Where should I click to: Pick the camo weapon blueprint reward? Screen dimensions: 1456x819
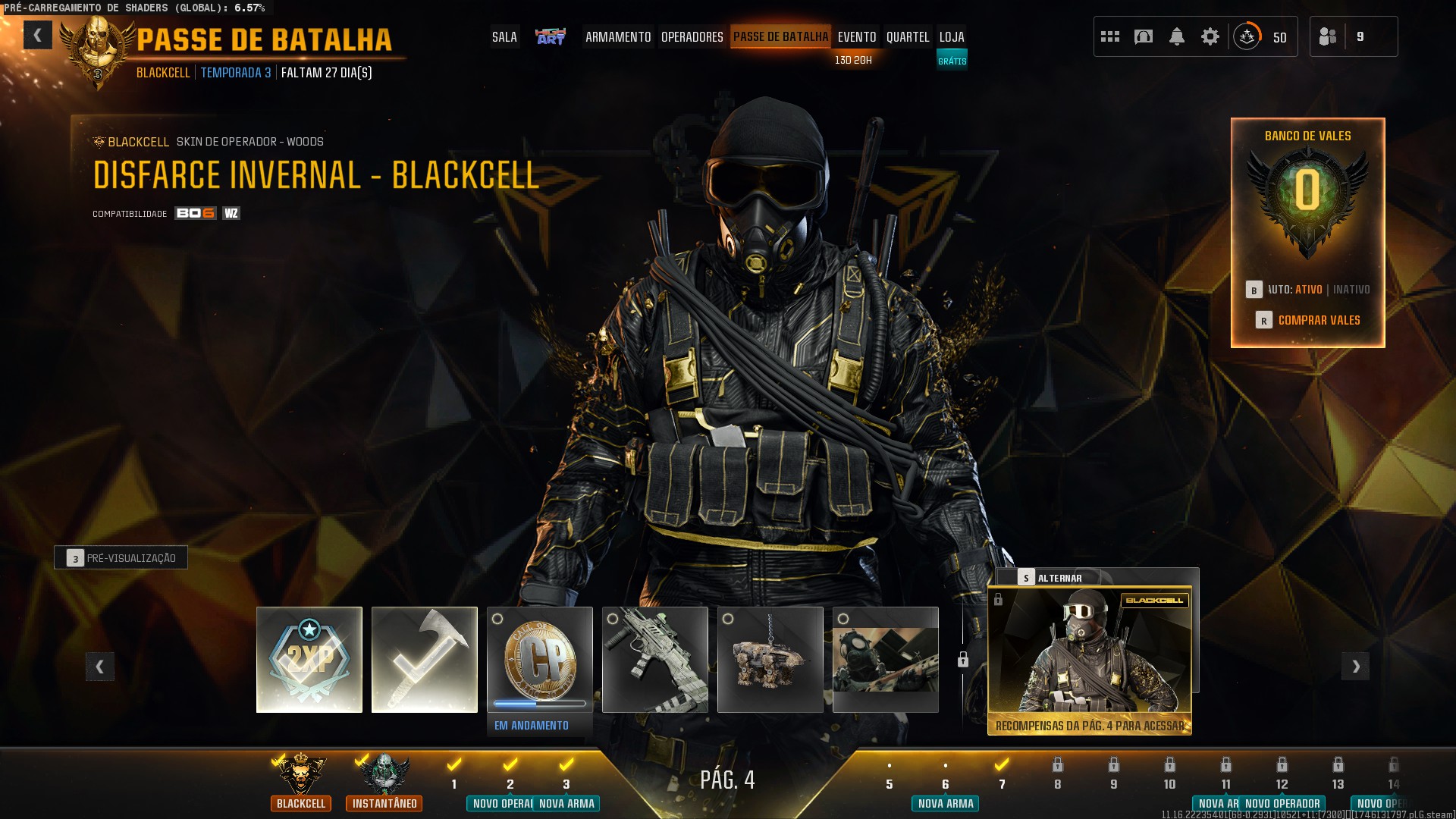(x=655, y=660)
